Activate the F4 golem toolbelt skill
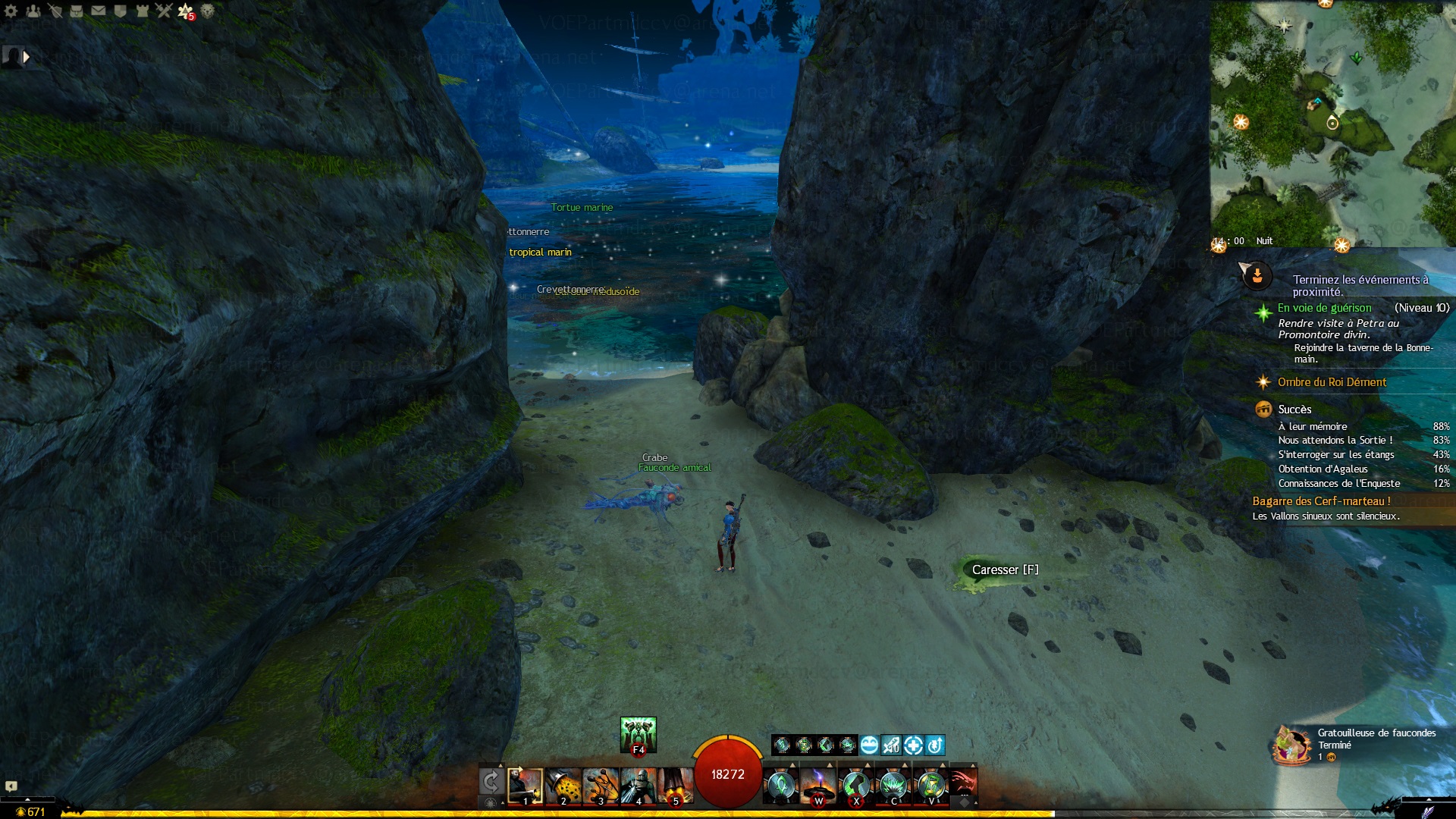This screenshot has height=819, width=1456. (639, 735)
